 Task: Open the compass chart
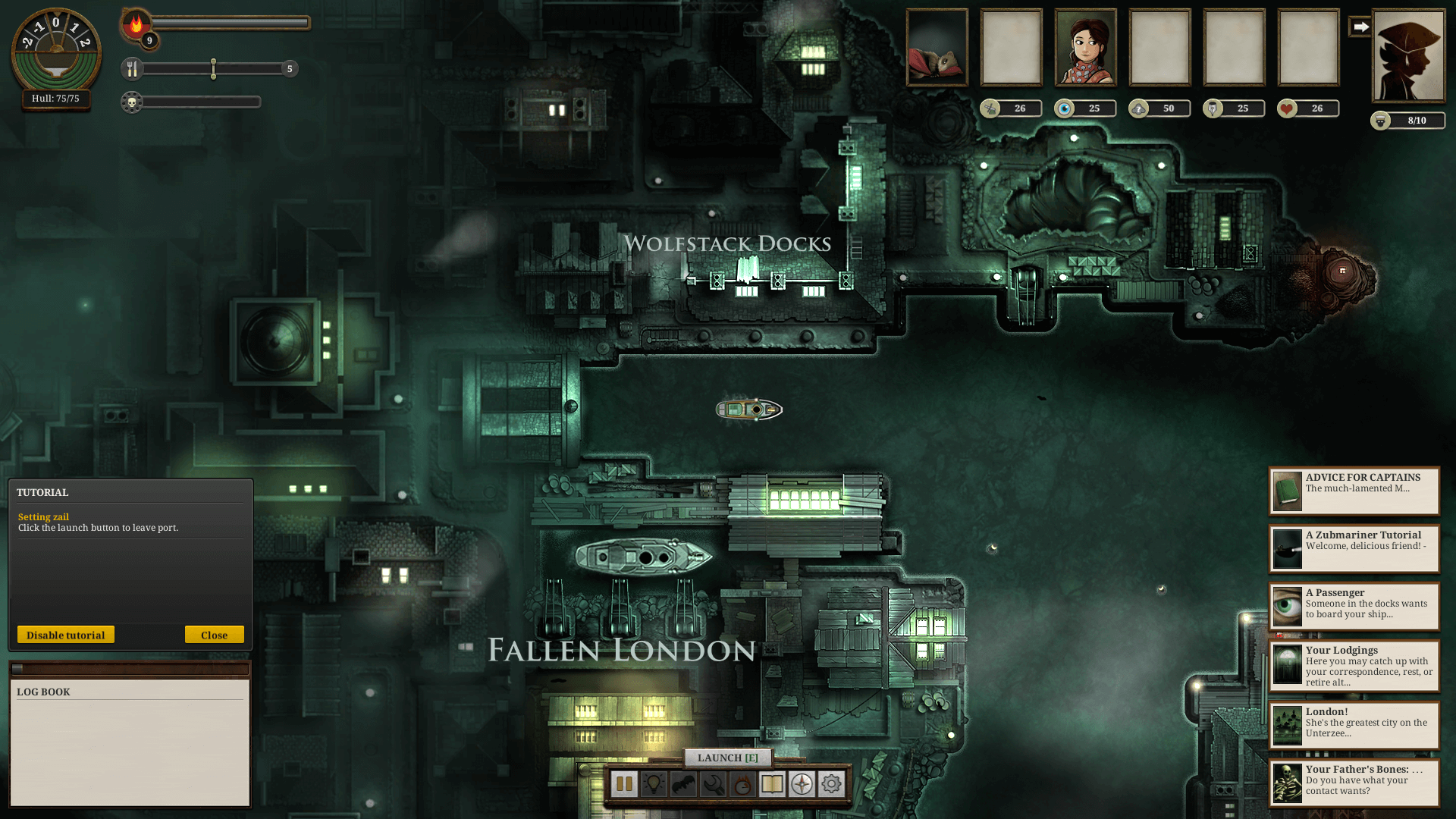(802, 784)
